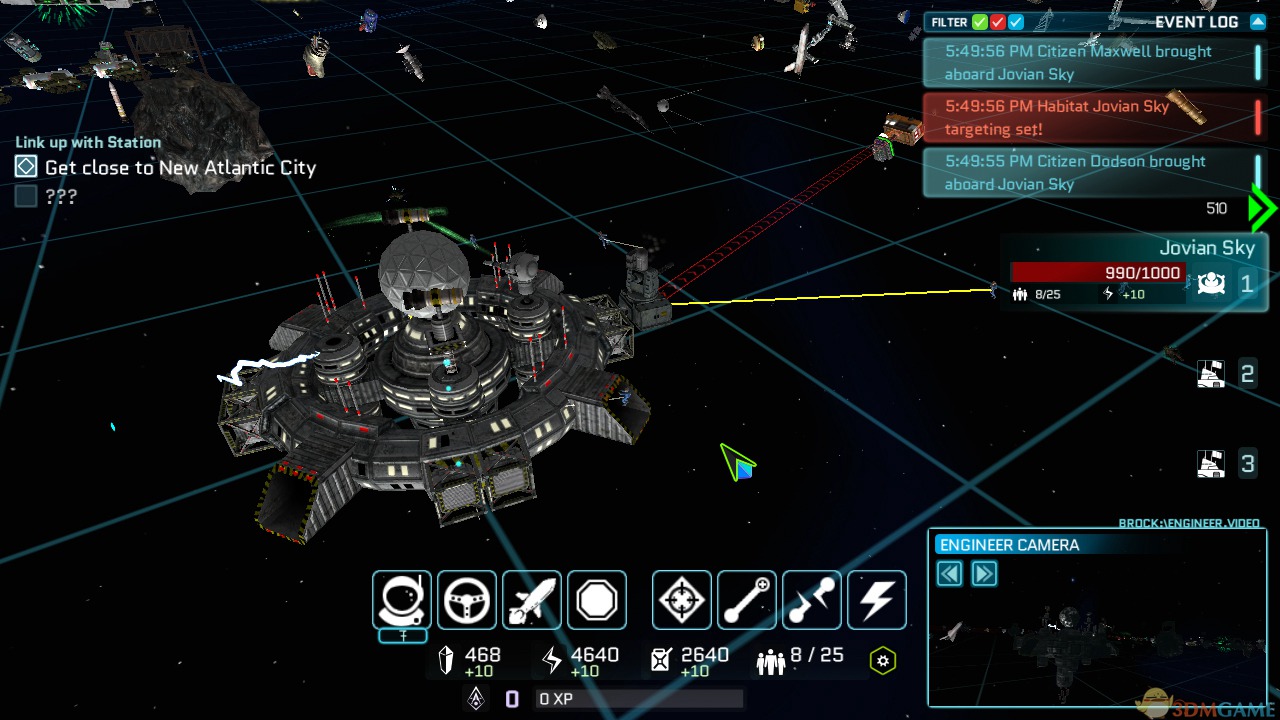The image size is (1280, 720).
Task: Collapse the Event Log panel
Action: click(x=1257, y=22)
